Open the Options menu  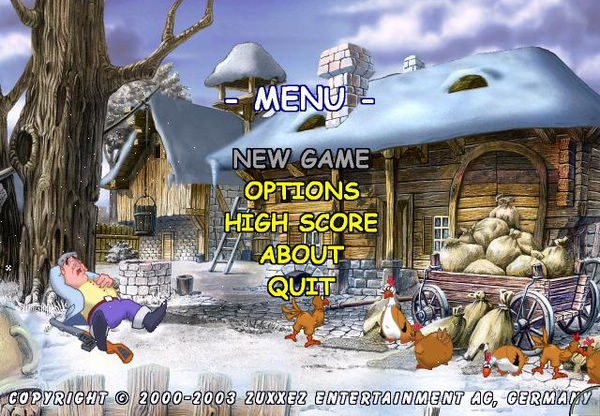tap(301, 190)
